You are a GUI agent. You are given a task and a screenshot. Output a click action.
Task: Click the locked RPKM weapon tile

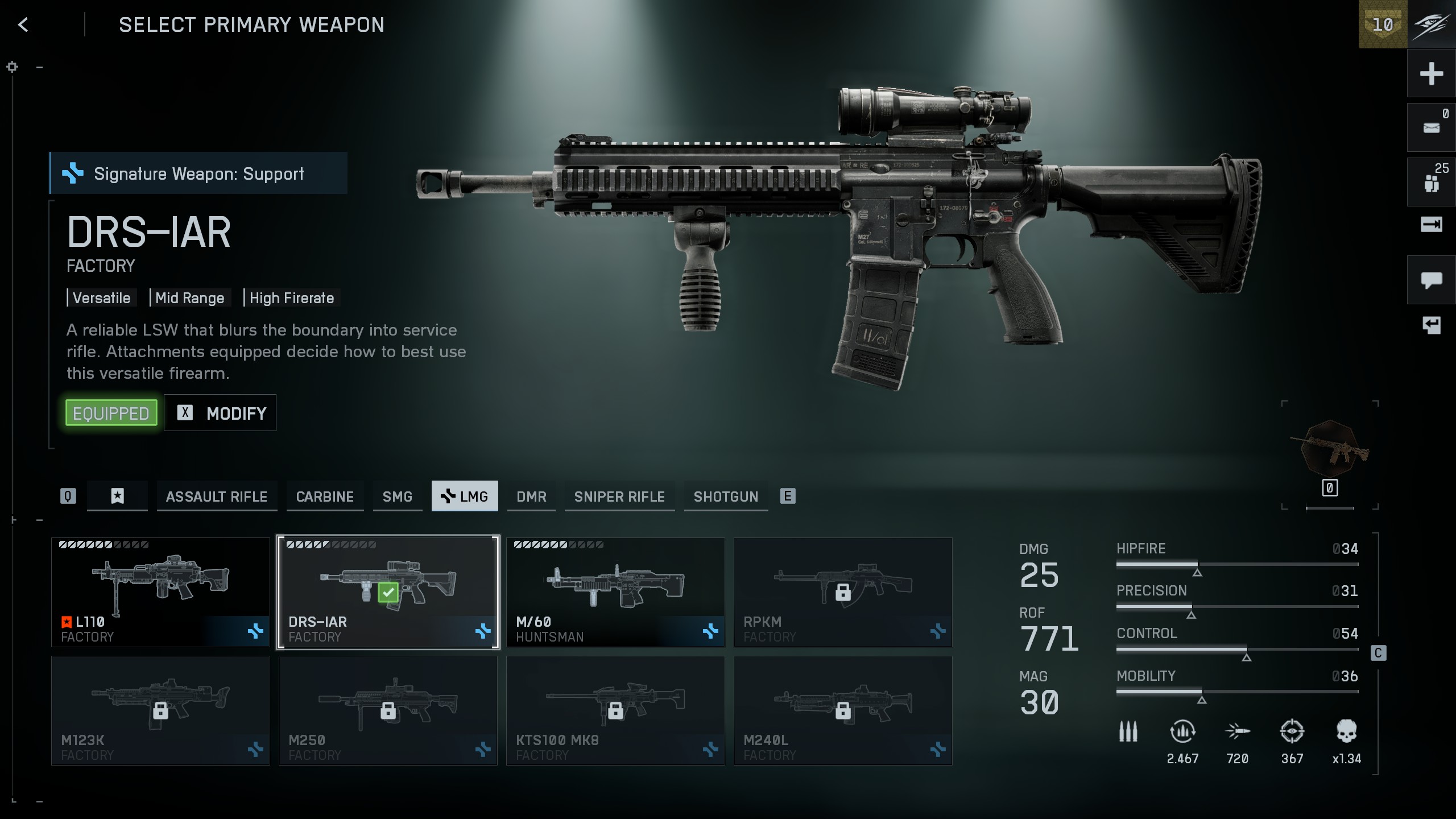[x=843, y=592]
